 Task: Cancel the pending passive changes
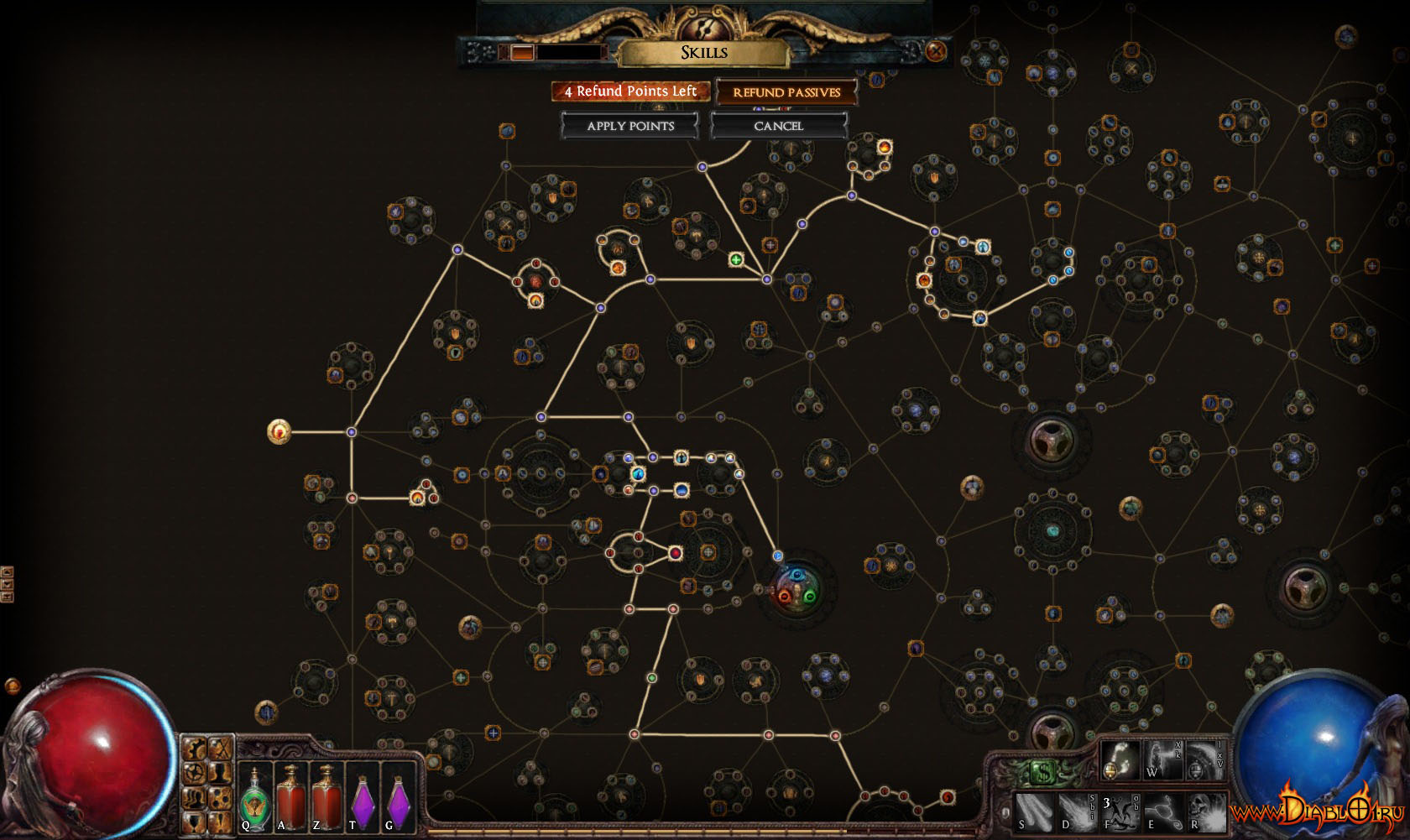tap(779, 126)
